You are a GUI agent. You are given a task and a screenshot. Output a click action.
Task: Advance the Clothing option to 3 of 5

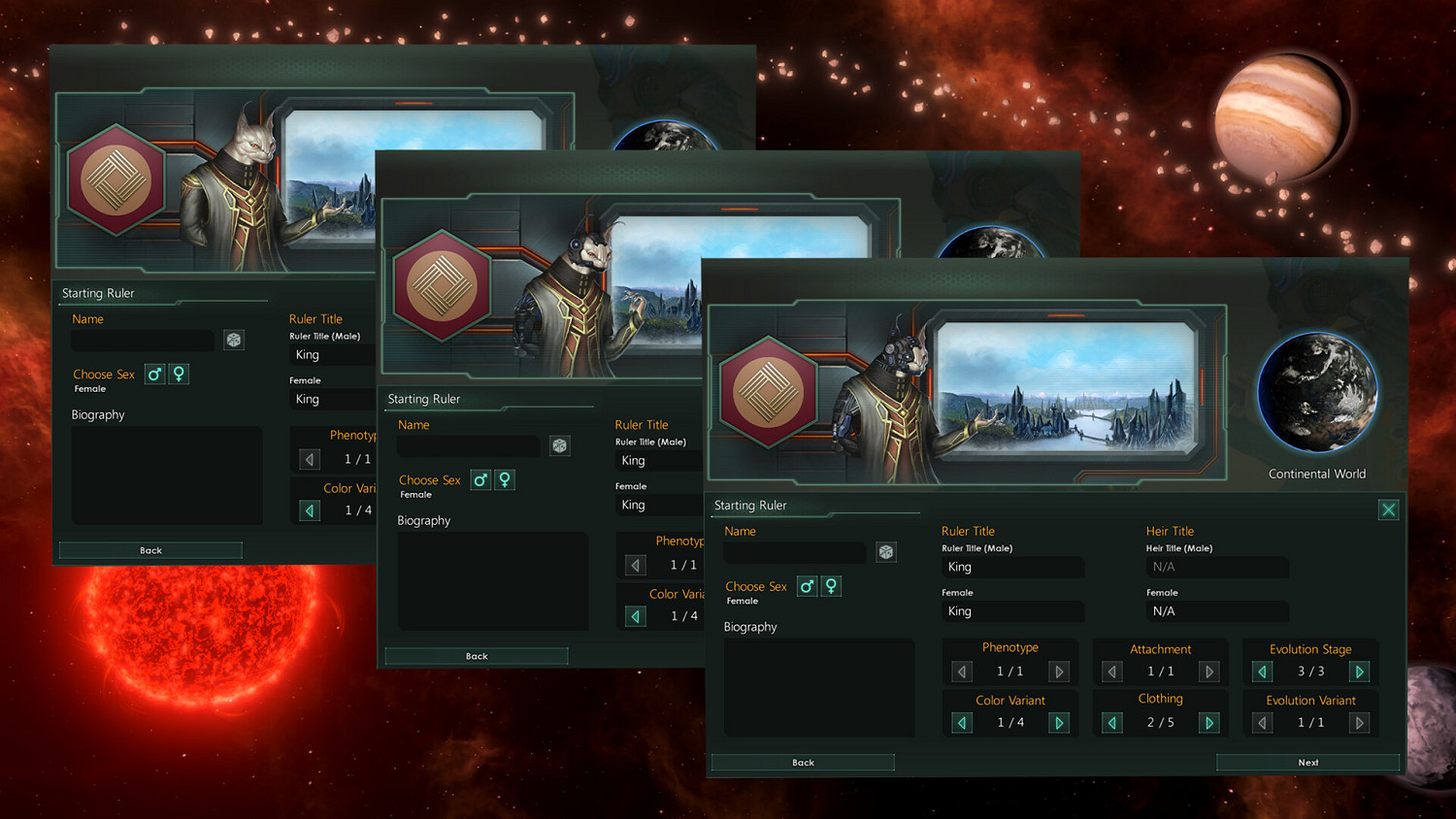coord(1209,722)
